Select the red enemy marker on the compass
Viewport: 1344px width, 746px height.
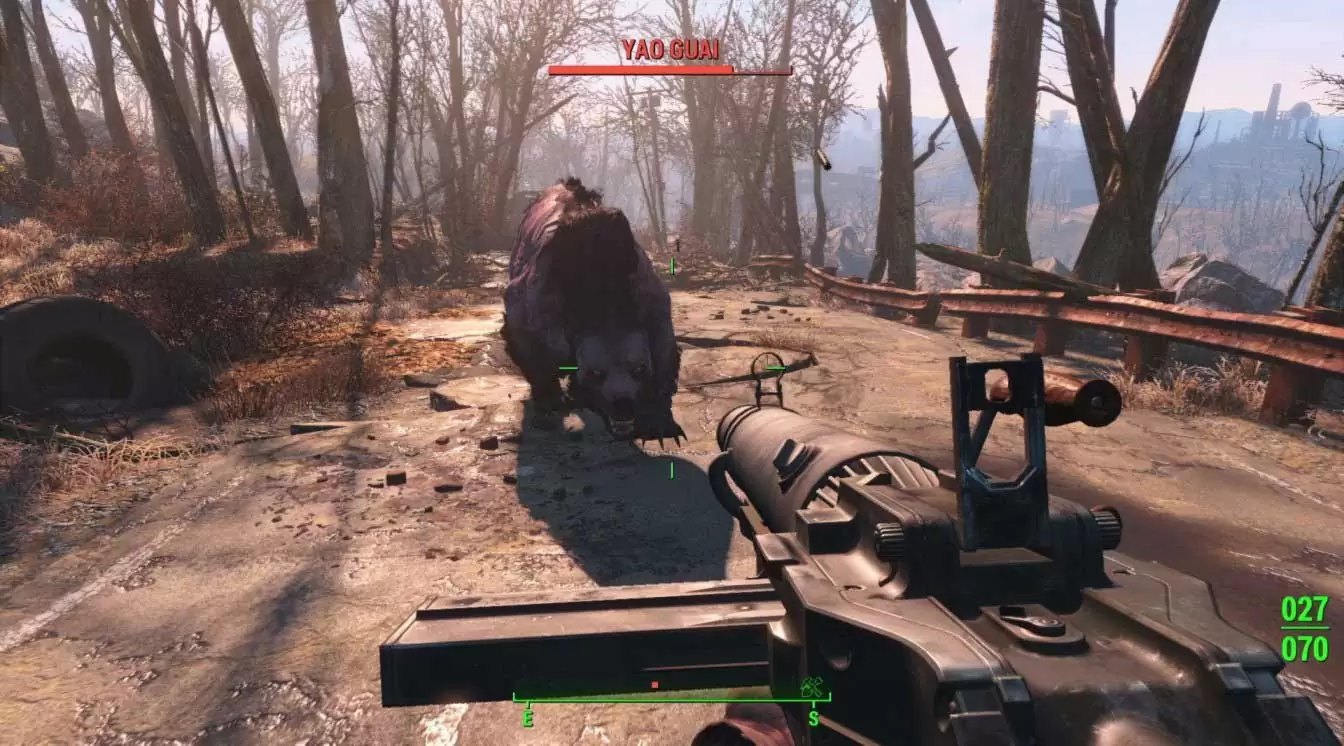click(x=654, y=685)
